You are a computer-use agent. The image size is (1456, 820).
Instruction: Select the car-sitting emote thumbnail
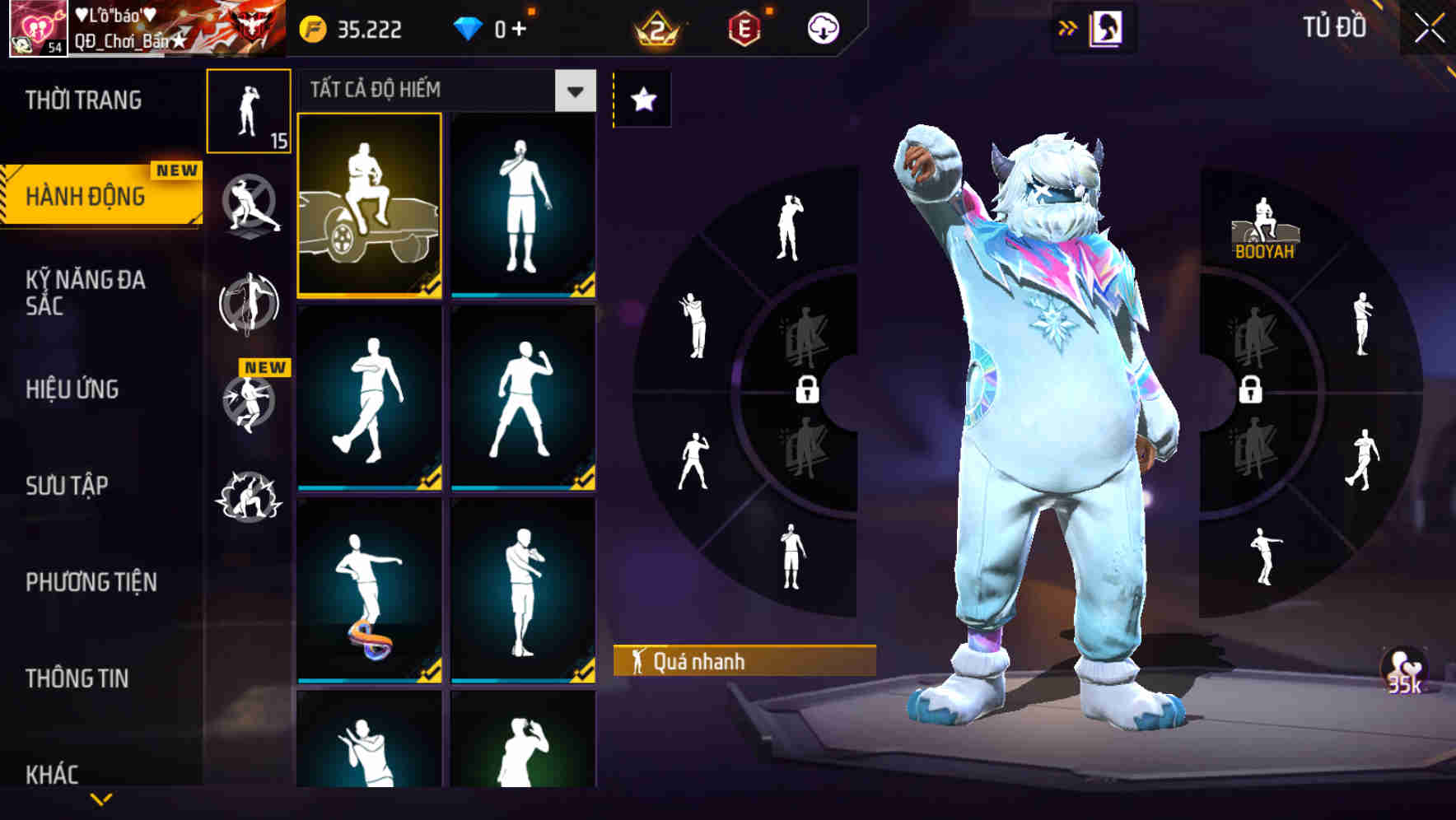tap(369, 206)
